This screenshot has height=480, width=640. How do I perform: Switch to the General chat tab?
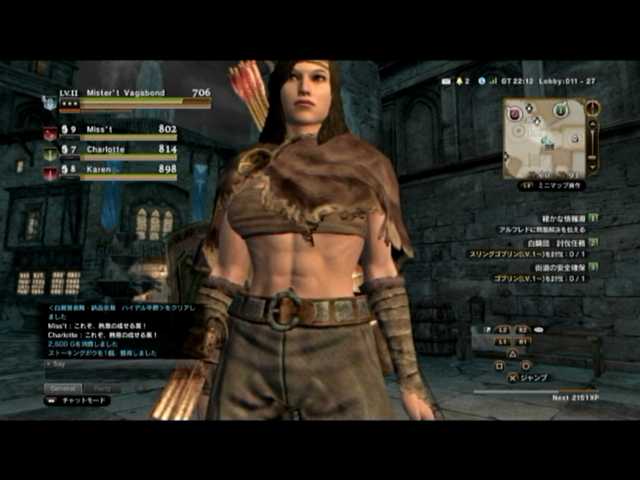[62, 388]
